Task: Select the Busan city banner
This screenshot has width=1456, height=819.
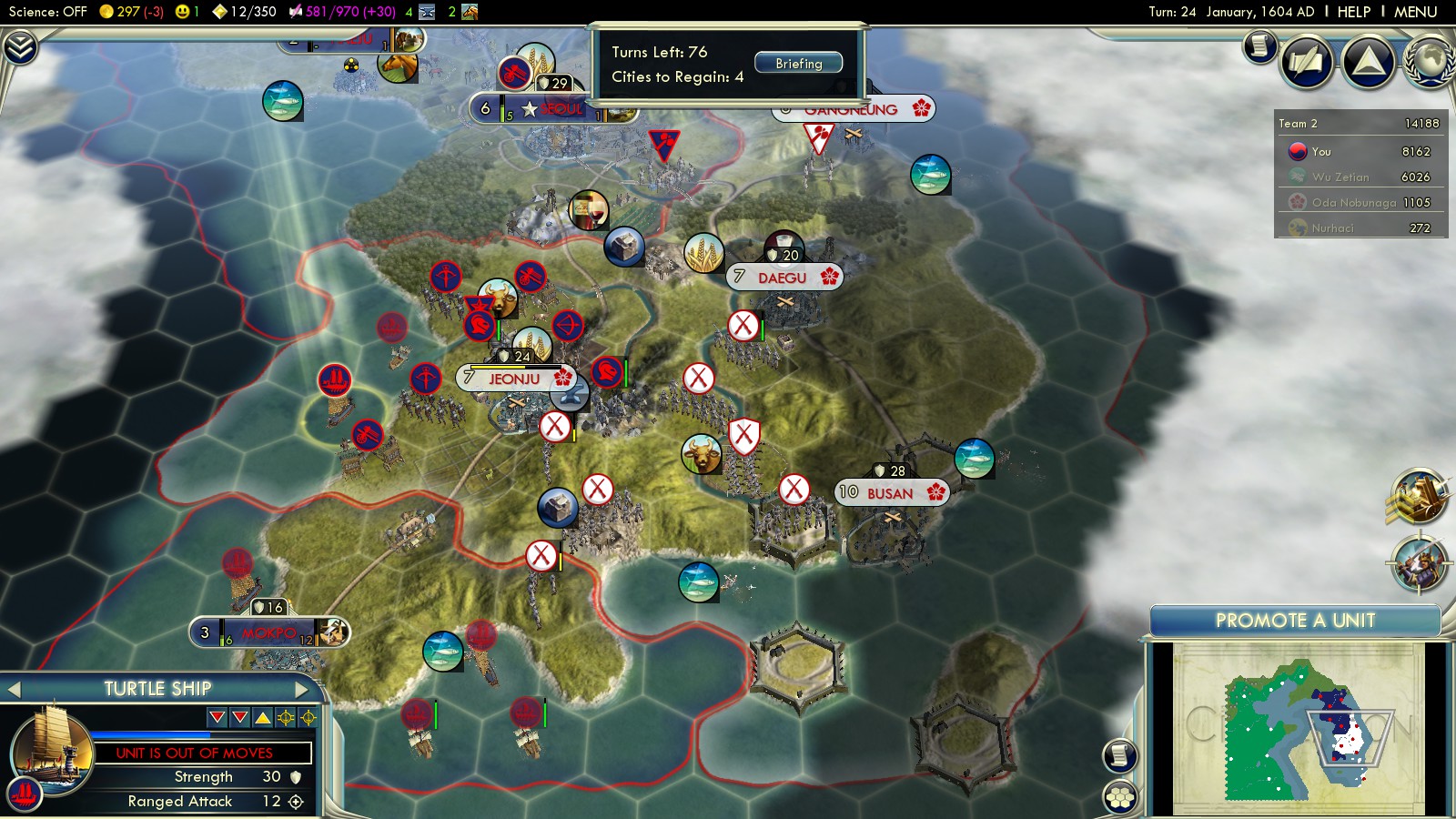Action: click(x=891, y=493)
